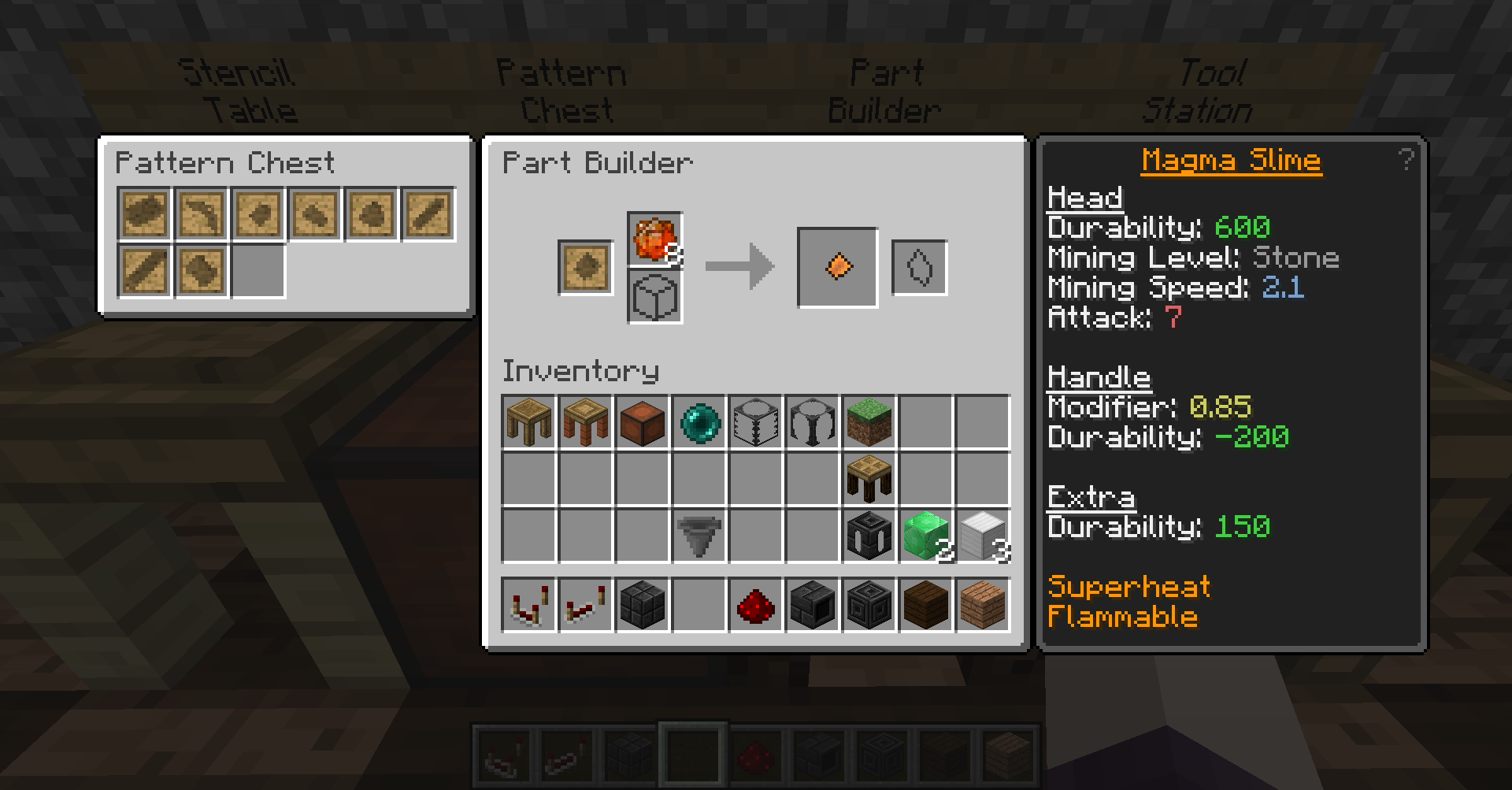
Task: Pick up the ender pearl
Action: pos(699,422)
